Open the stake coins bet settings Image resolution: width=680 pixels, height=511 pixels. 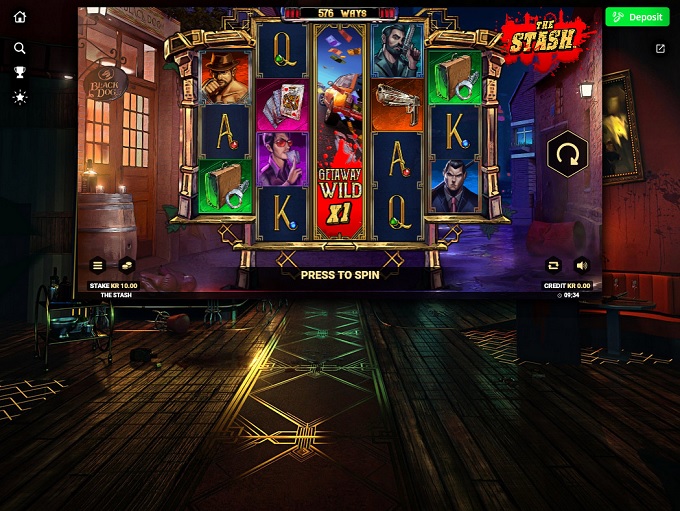[127, 265]
